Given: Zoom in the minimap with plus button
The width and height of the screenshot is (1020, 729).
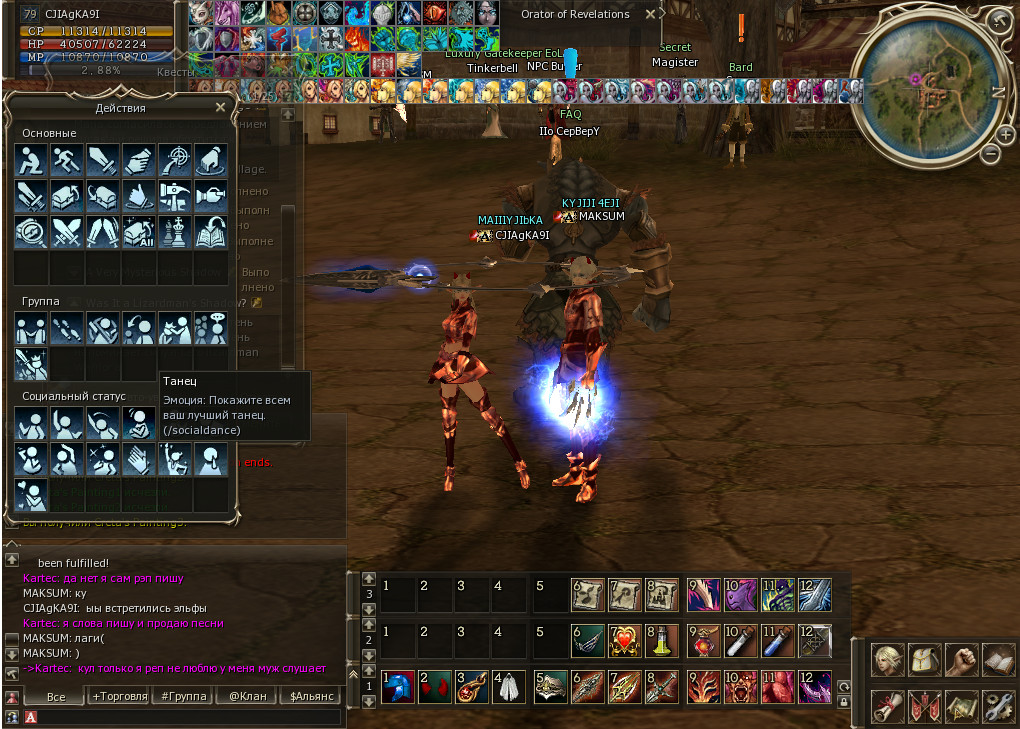Looking at the screenshot, I should pyautogui.click(x=1006, y=134).
